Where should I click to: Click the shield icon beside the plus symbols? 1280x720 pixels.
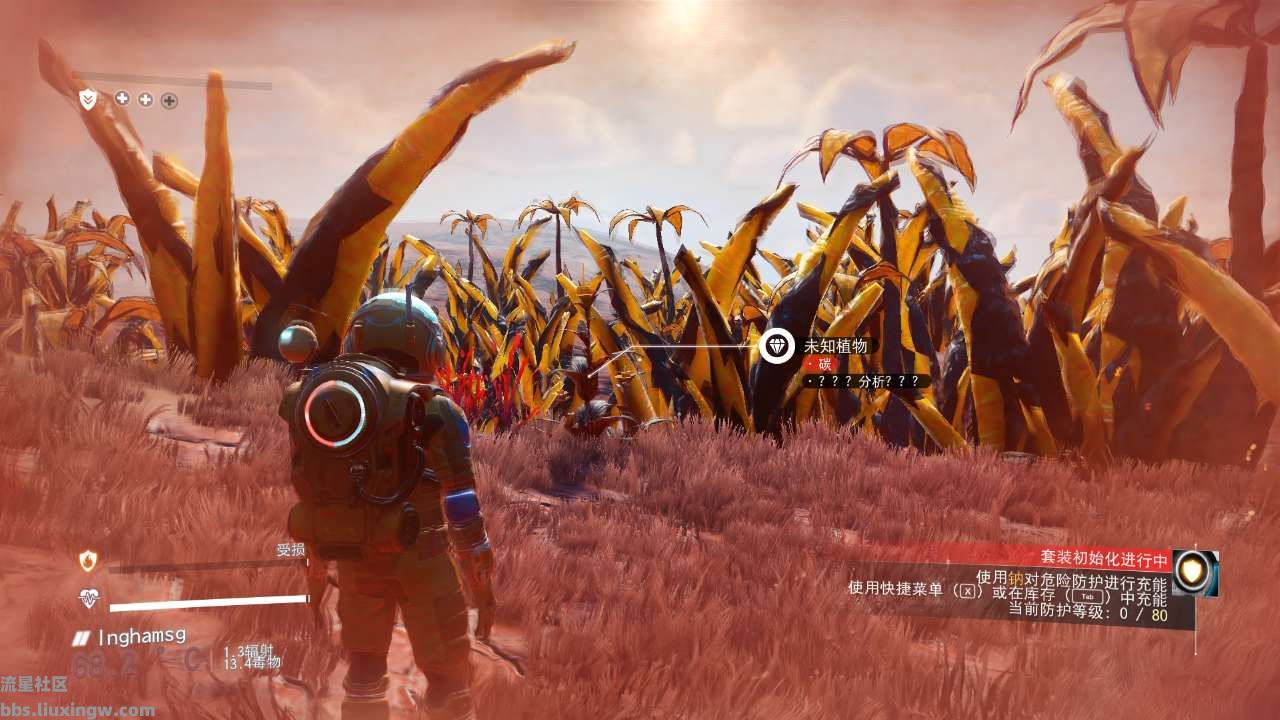[x=89, y=99]
